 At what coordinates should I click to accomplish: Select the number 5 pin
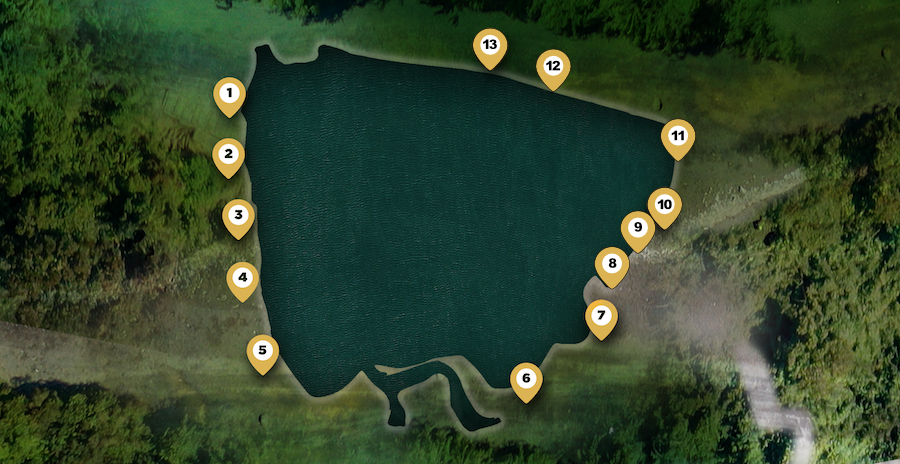263,351
